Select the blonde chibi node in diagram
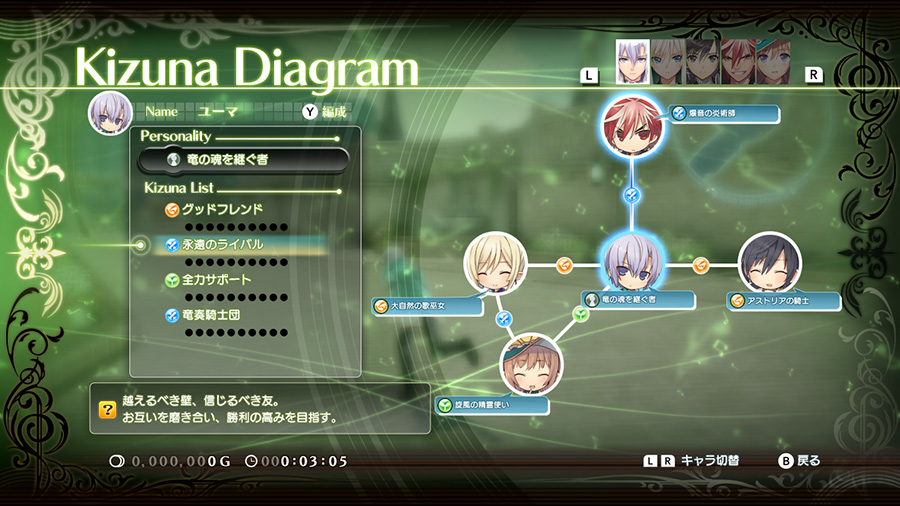The height and width of the screenshot is (506, 900). coord(495,264)
